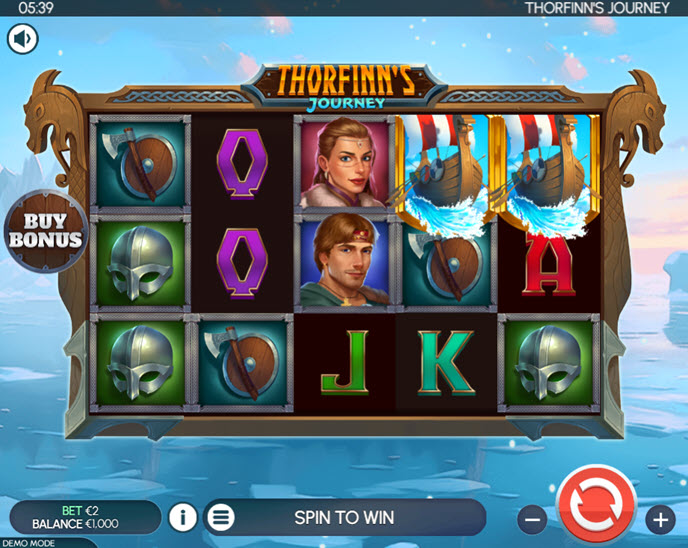This screenshot has height=548, width=688.
Task: Open the game info paytable
Action: click(183, 517)
